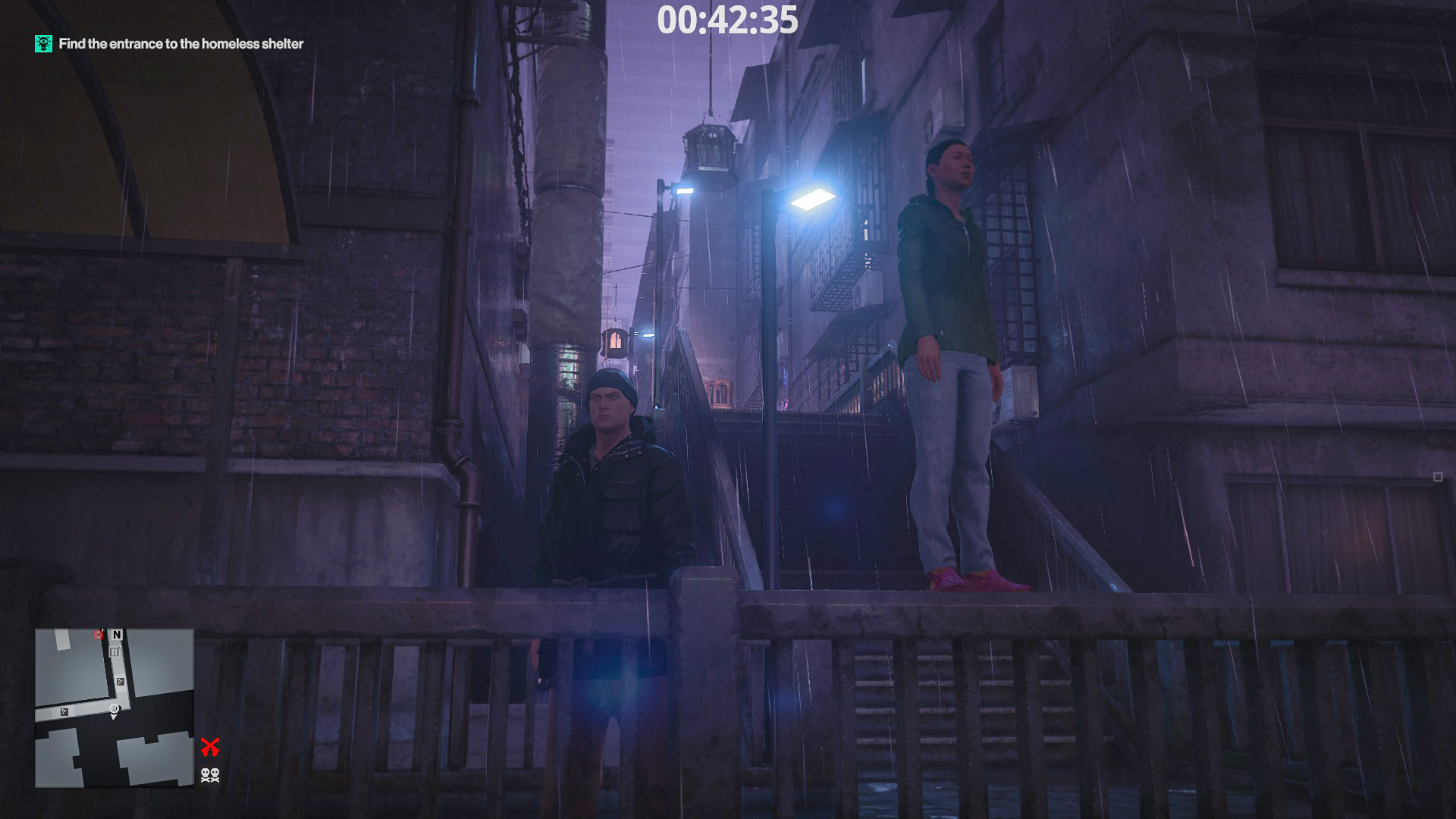Click the staircase icon near the minimap center
Viewport: 1456px width, 819px height.
click(x=120, y=682)
